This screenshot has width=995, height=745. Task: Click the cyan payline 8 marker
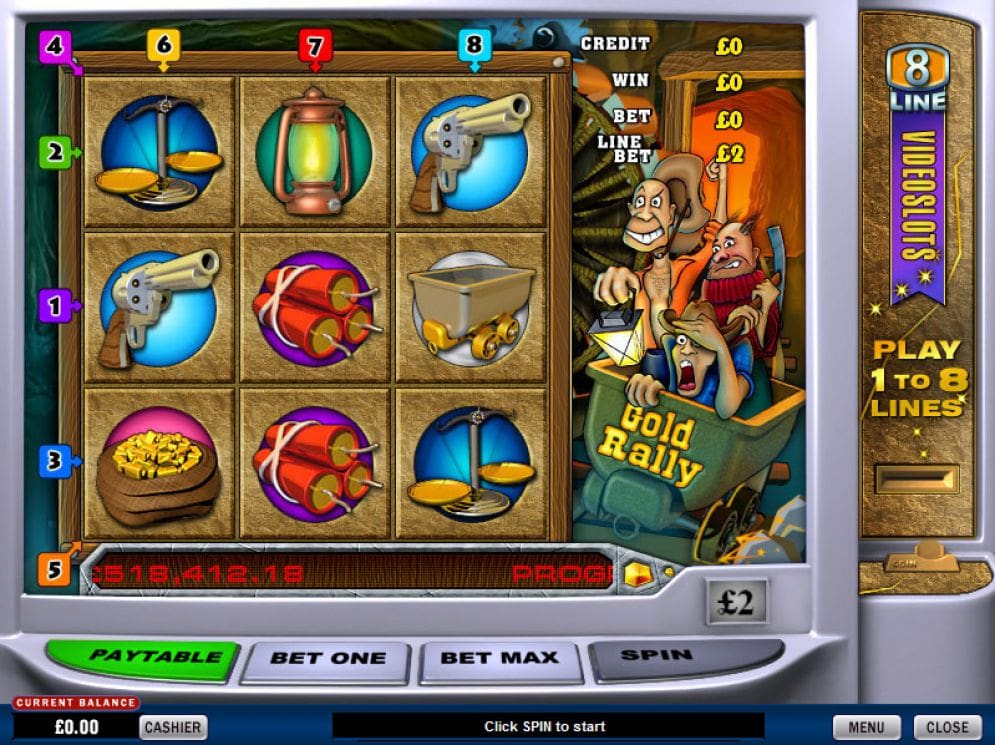(x=474, y=45)
